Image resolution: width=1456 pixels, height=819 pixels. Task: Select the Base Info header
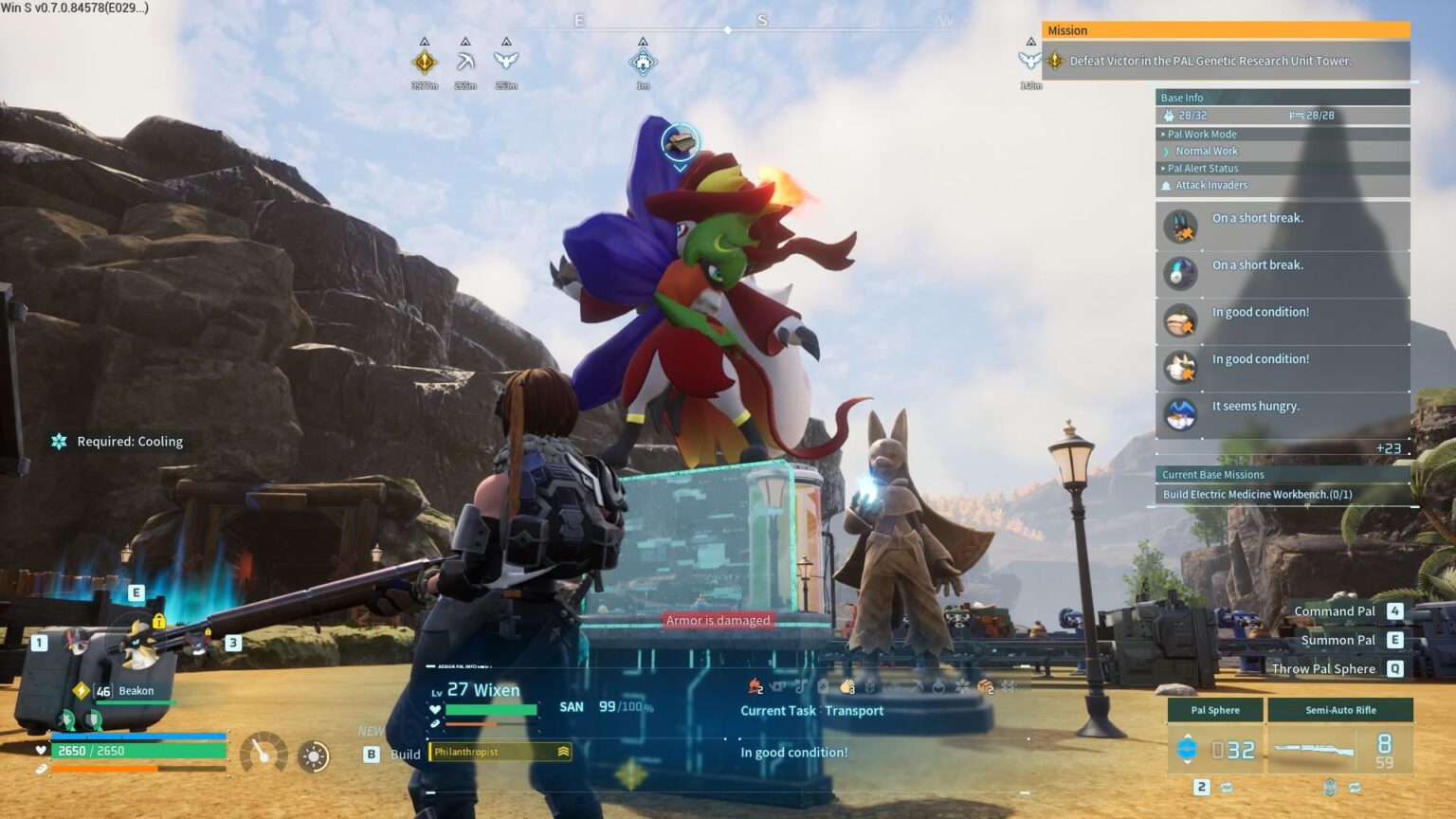click(x=1182, y=98)
